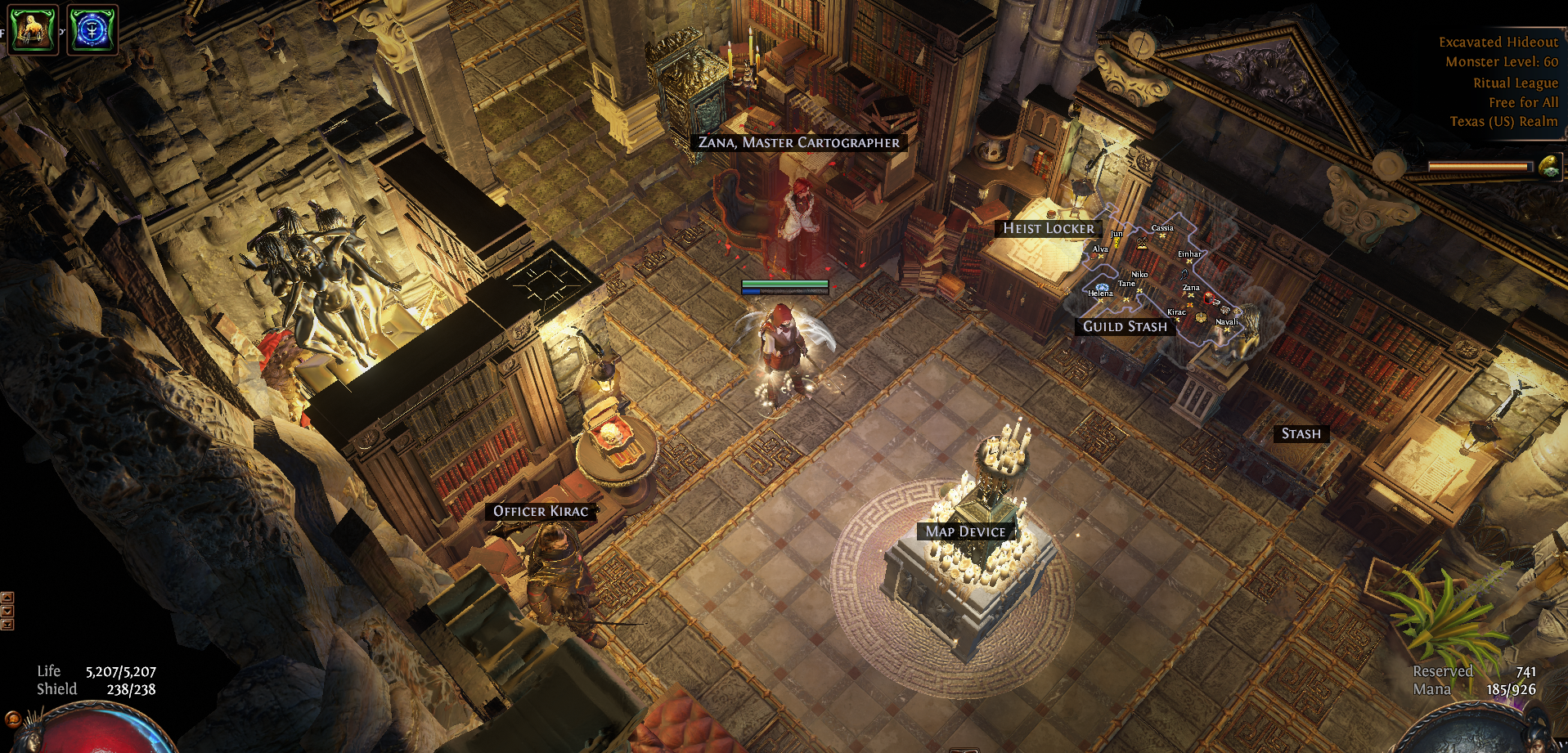Click the golden-figure buff icon
The height and width of the screenshot is (753, 1568).
coord(33,29)
